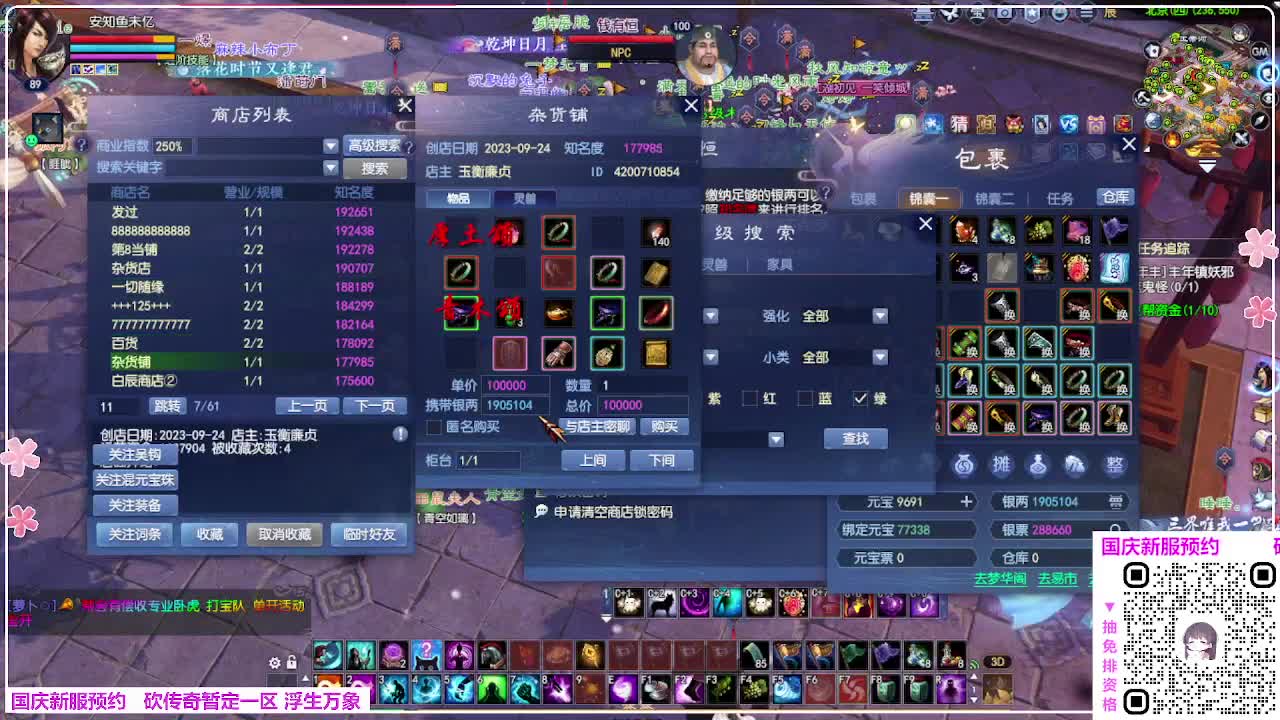Uncheck the 绿 green quality filter
1280x720 pixels.
tap(861, 398)
